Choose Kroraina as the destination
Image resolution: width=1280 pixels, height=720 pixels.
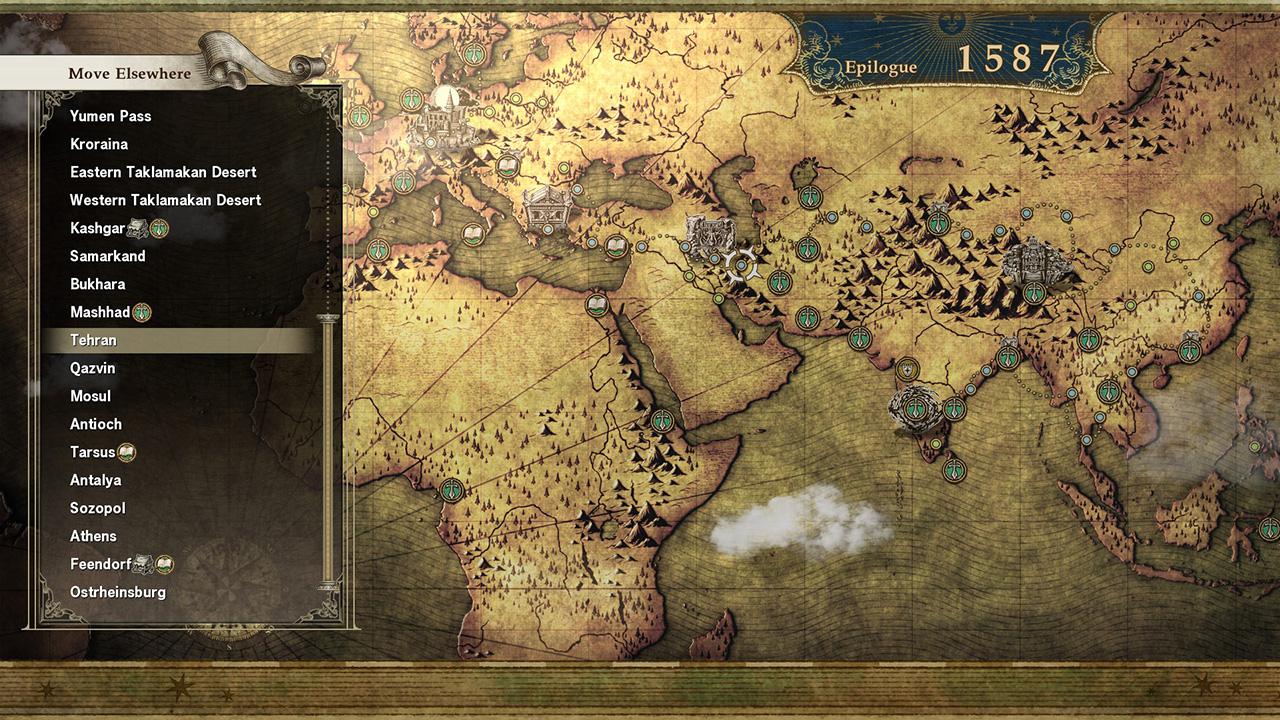pyautogui.click(x=99, y=144)
